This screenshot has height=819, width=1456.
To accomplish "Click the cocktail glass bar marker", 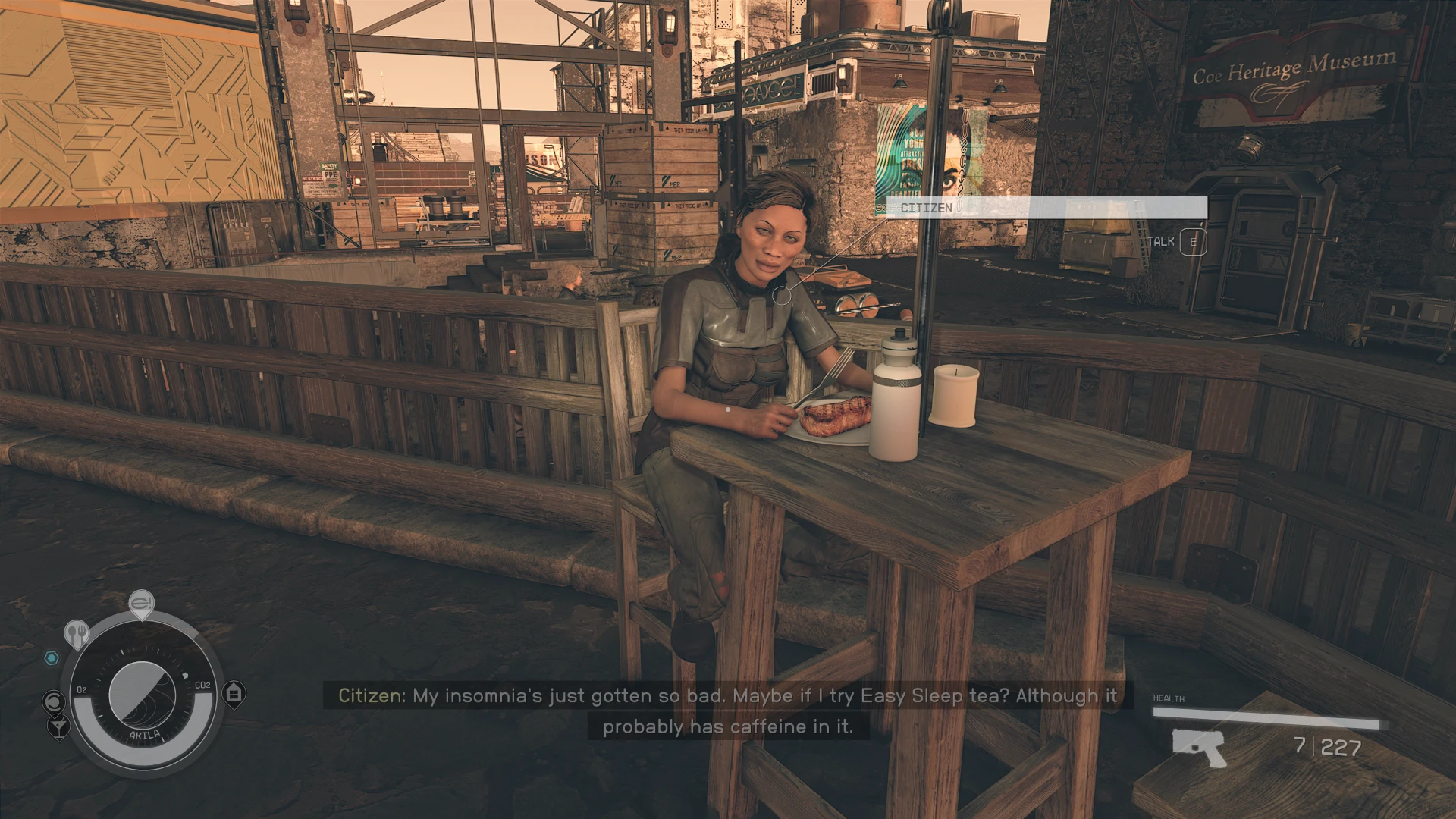I will pyautogui.click(x=58, y=728).
